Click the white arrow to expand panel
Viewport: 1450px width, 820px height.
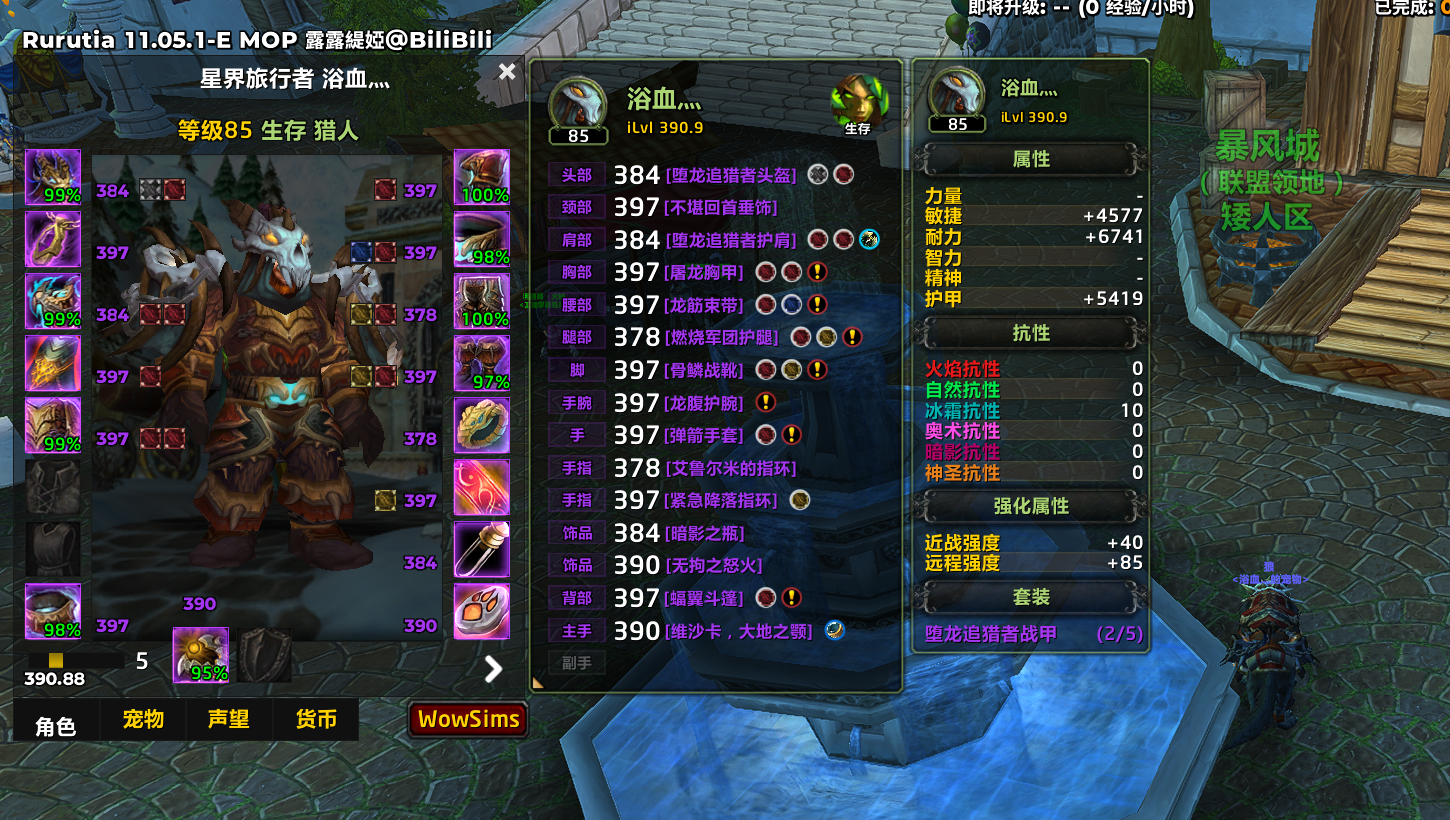point(493,668)
